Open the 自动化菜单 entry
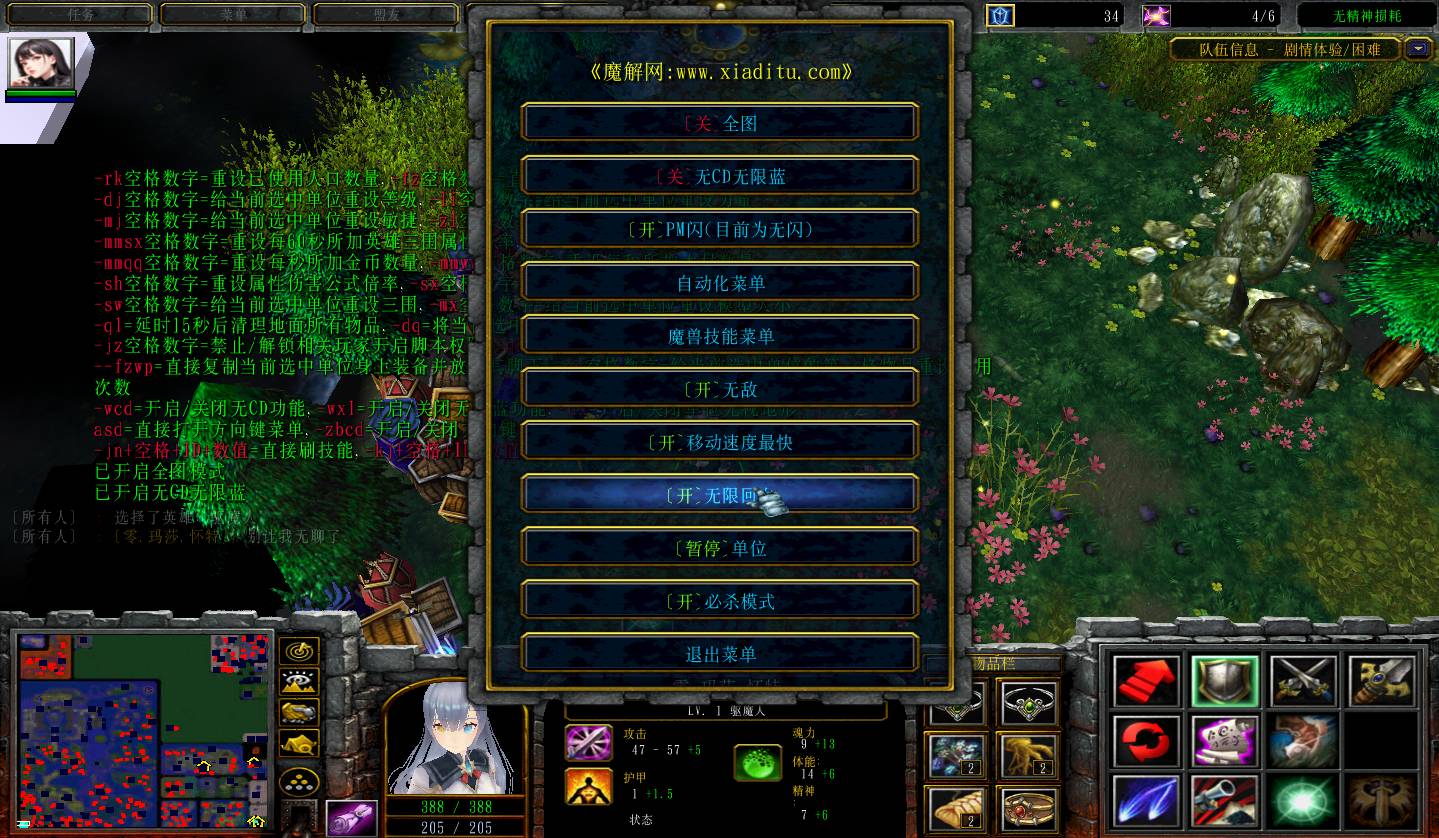 coord(720,283)
